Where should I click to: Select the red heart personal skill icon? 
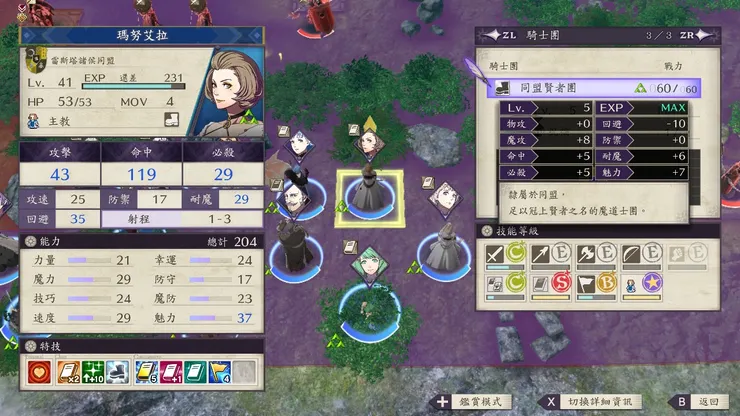tap(40, 372)
